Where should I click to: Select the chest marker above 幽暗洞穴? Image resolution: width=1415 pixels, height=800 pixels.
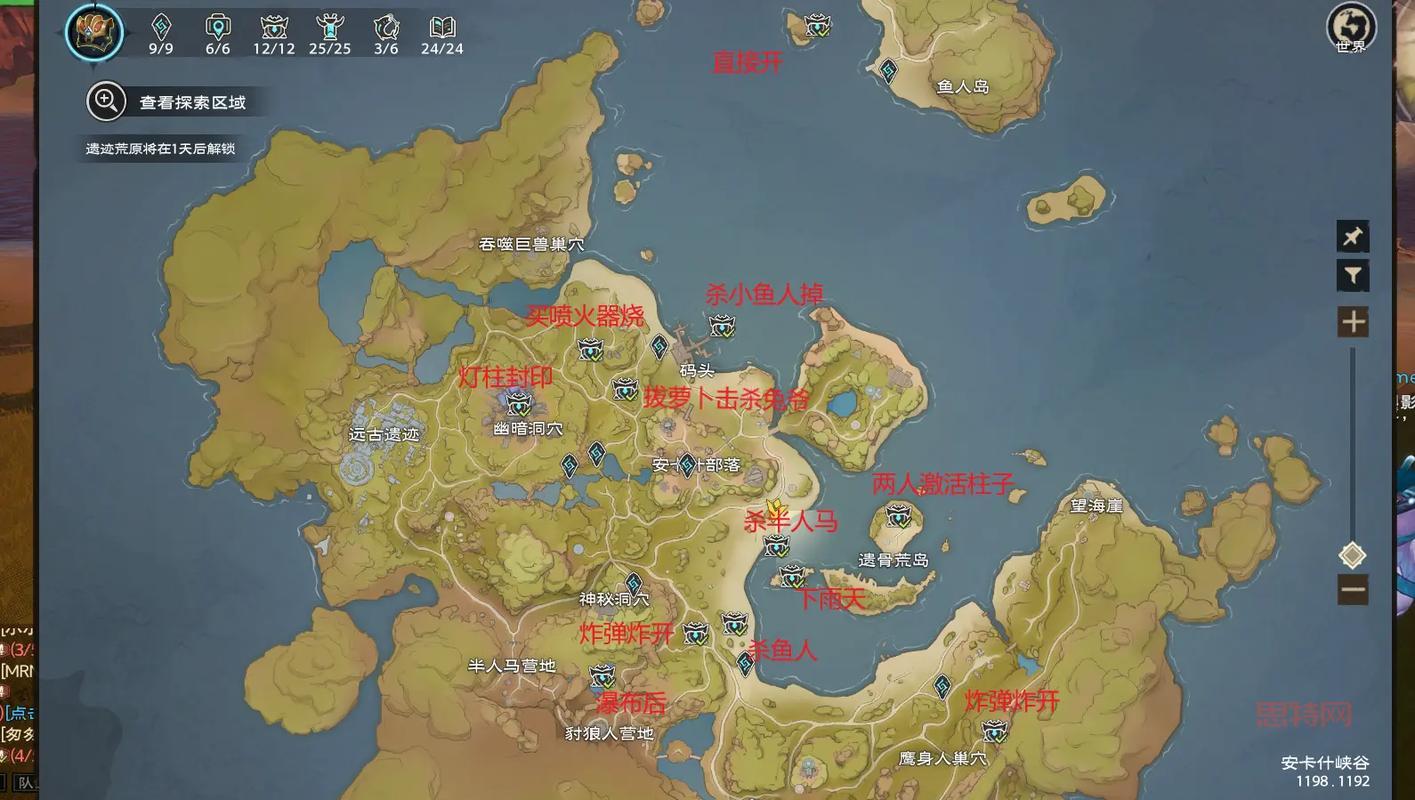pos(519,404)
